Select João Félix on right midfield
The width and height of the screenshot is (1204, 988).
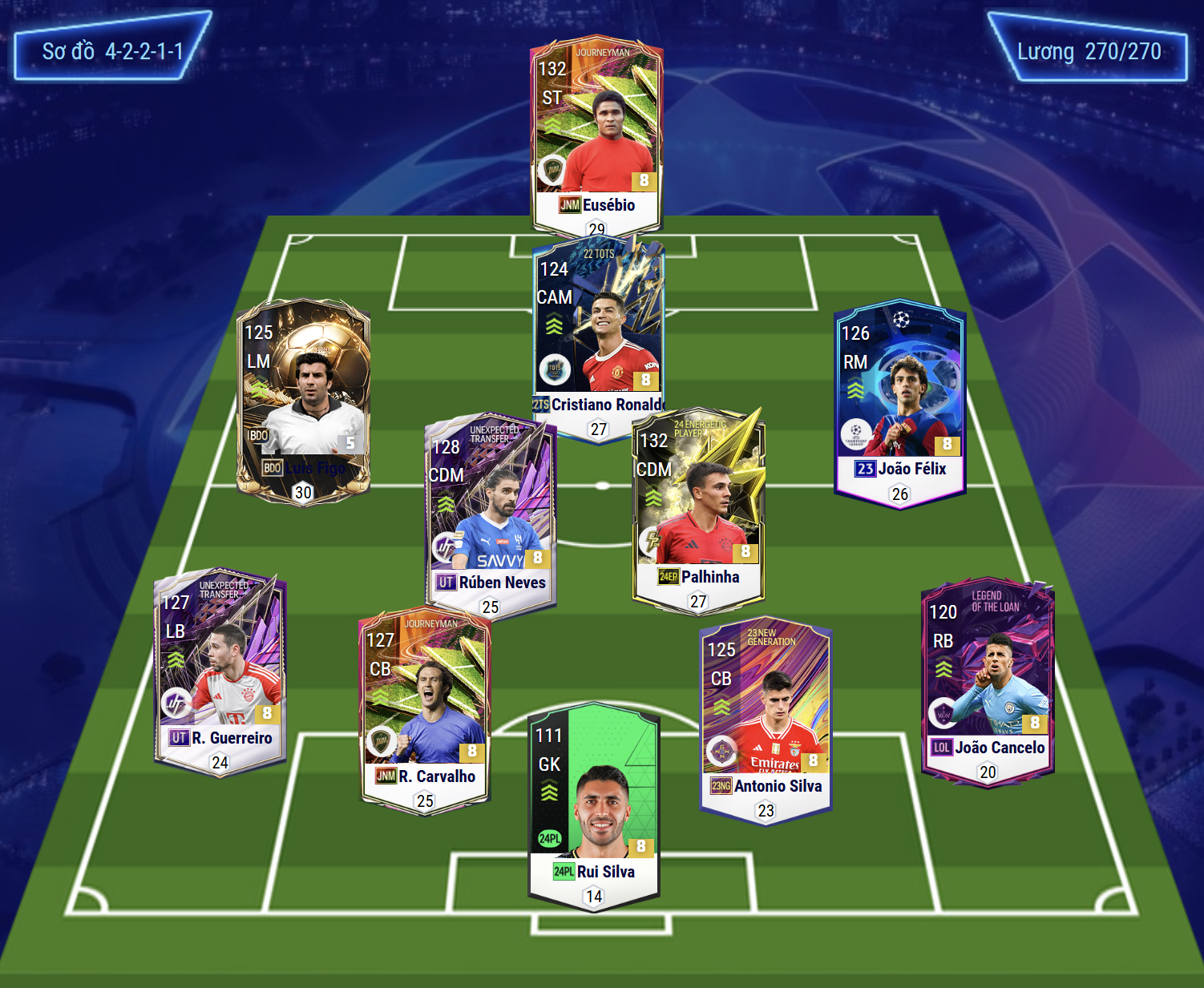(x=899, y=398)
